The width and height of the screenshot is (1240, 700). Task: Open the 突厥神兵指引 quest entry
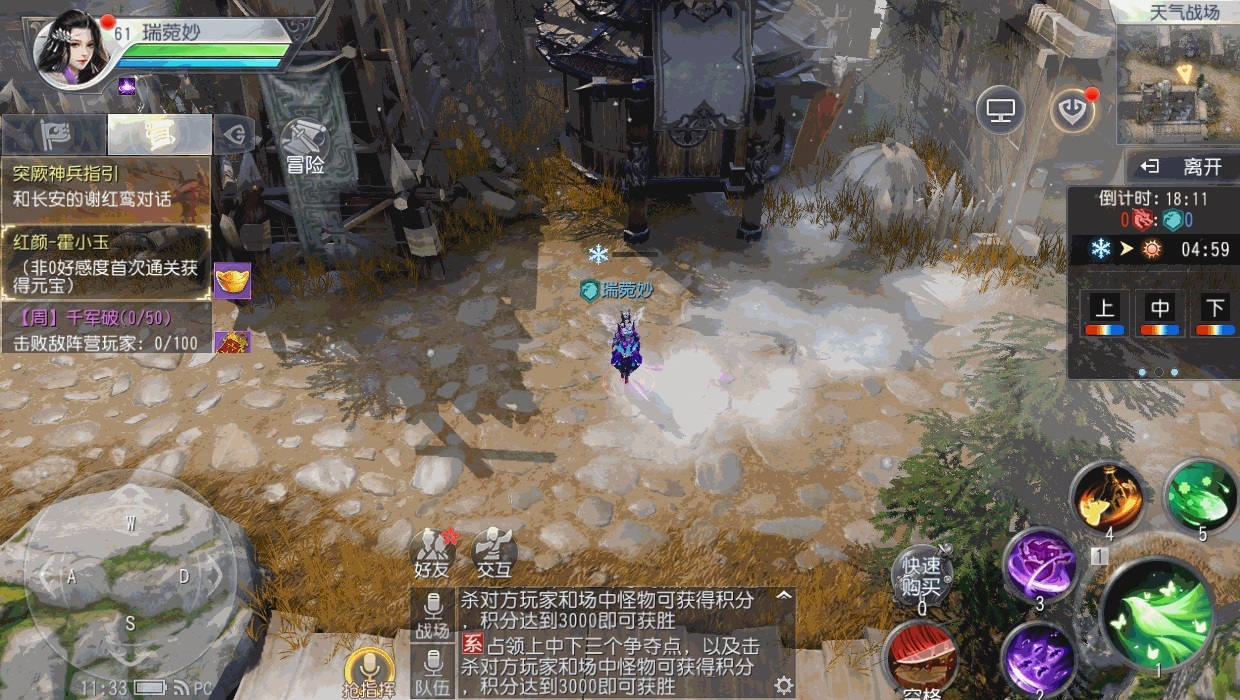[105, 186]
